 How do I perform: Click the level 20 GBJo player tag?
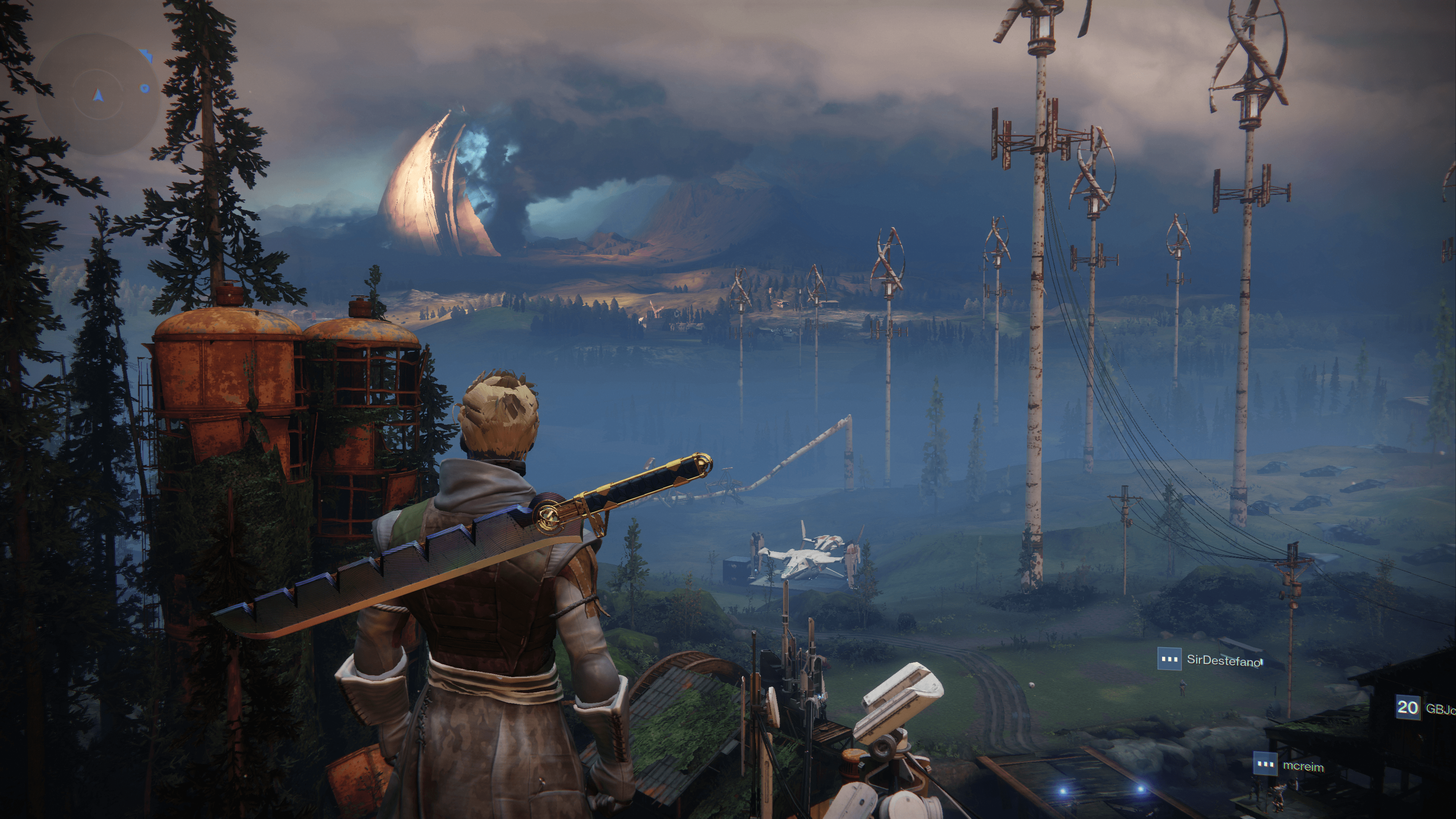[x=1425, y=708]
